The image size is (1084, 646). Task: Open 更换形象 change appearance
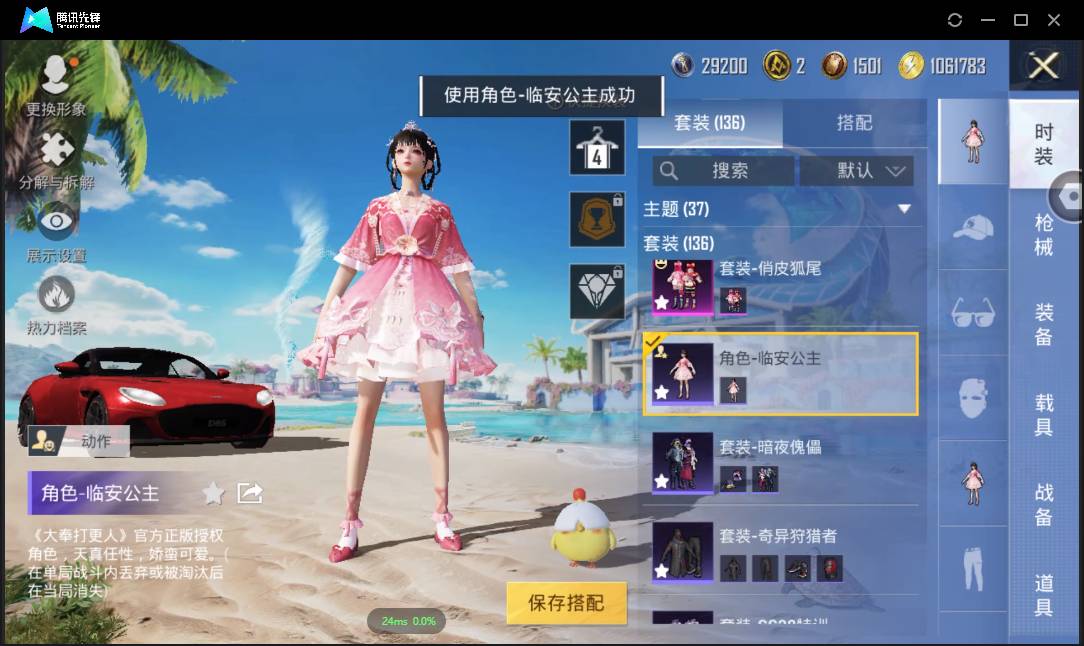point(56,86)
